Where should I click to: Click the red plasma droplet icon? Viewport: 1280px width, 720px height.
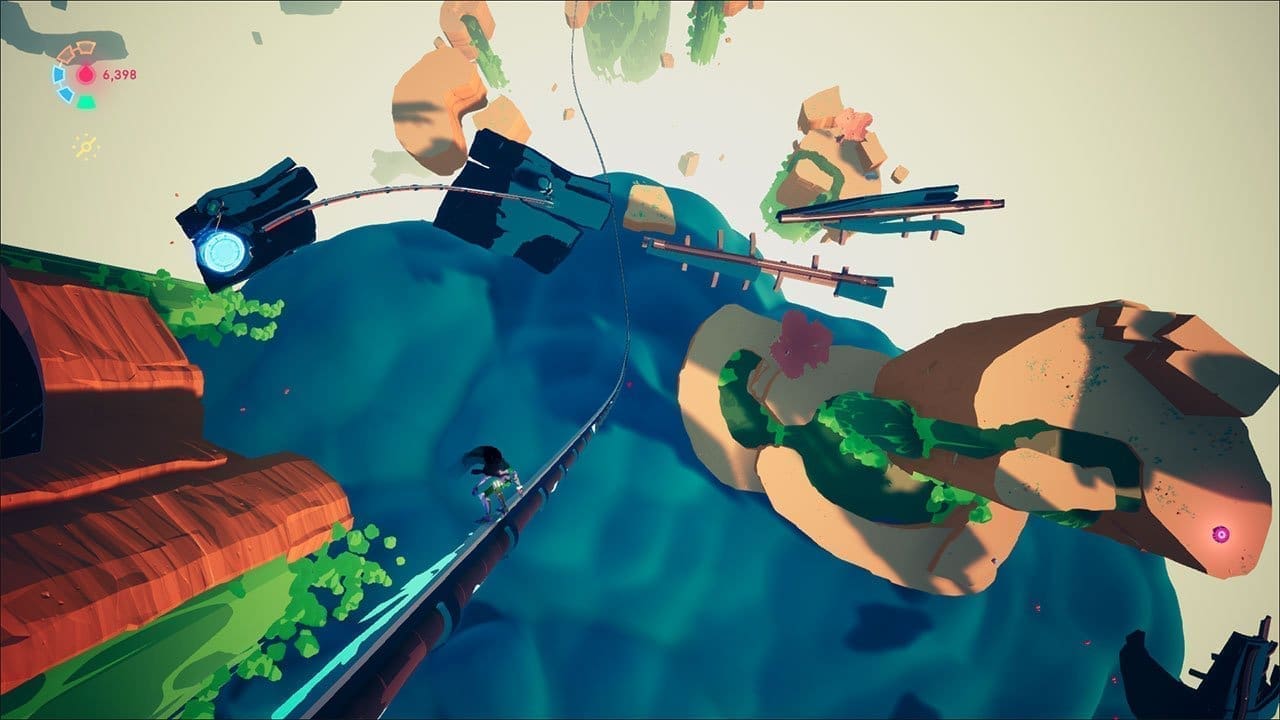point(86,74)
